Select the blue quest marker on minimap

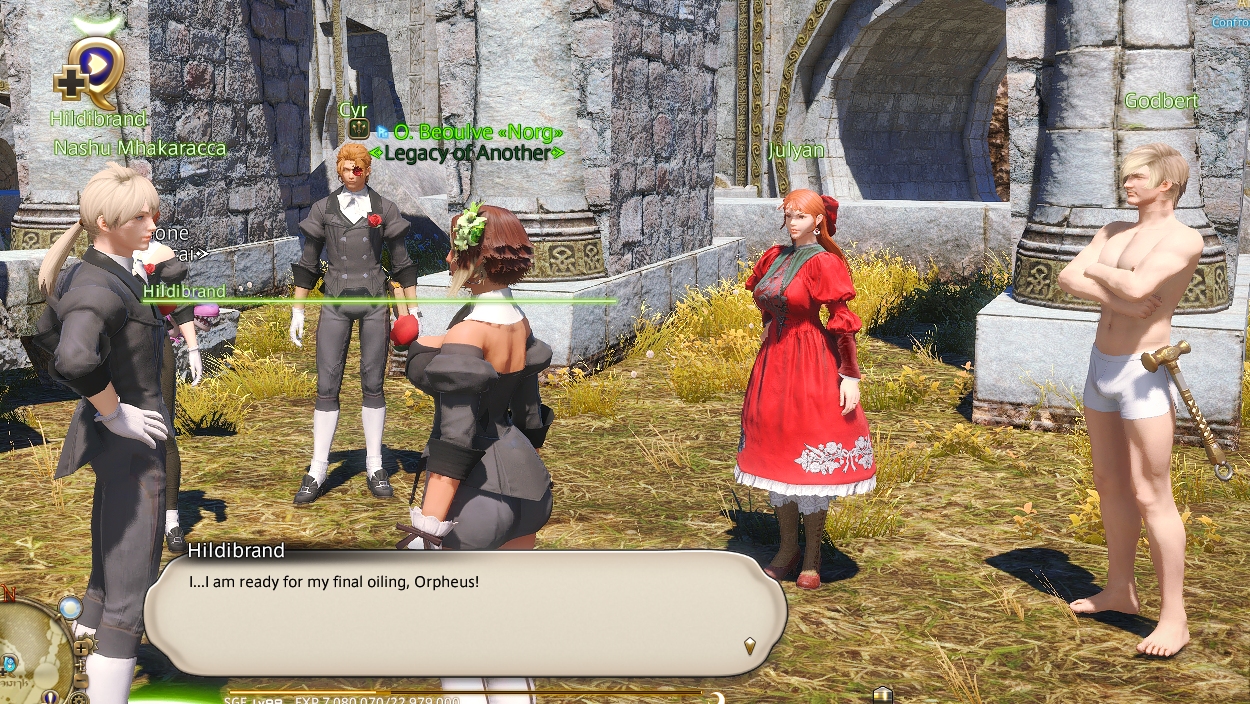[x=8, y=663]
